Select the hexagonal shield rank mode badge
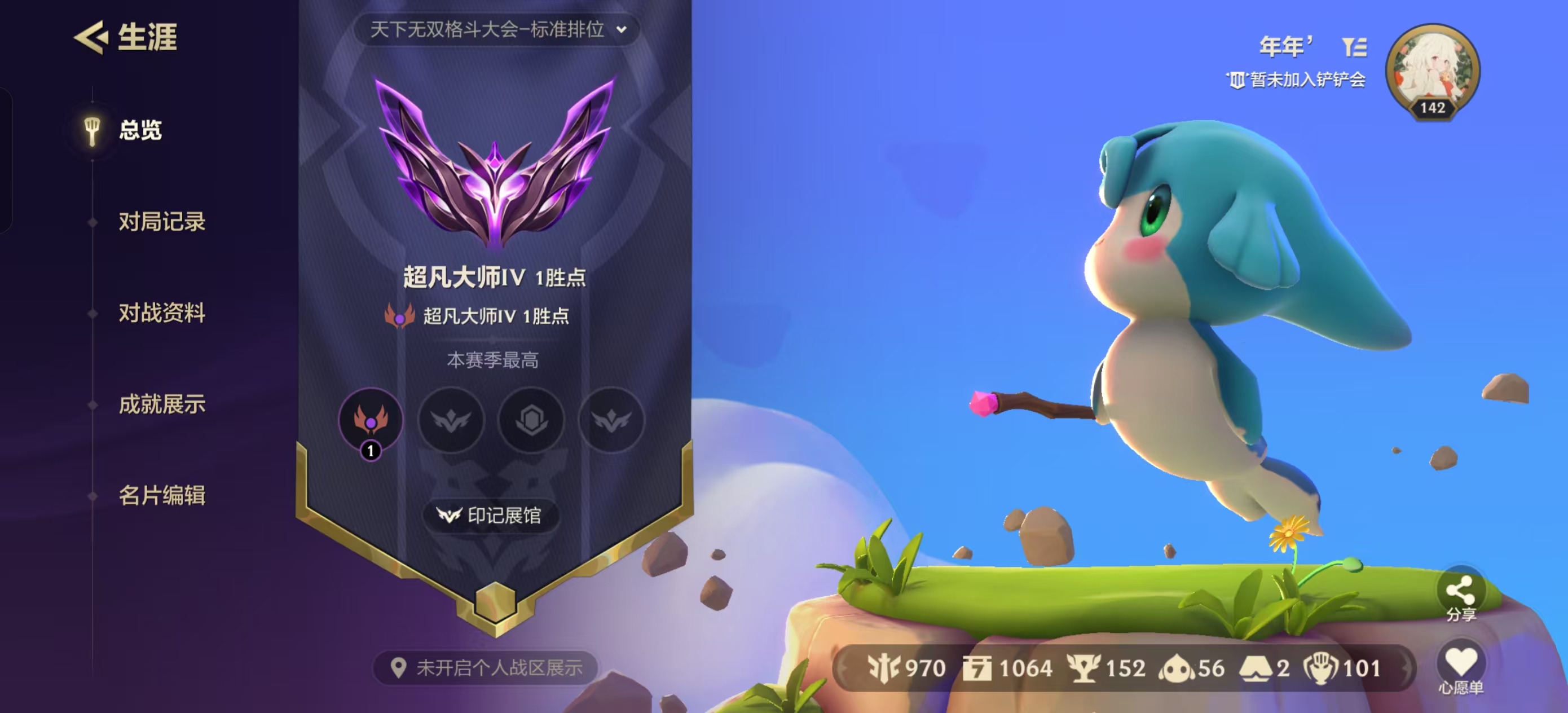This screenshot has width=1568, height=713. (531, 421)
